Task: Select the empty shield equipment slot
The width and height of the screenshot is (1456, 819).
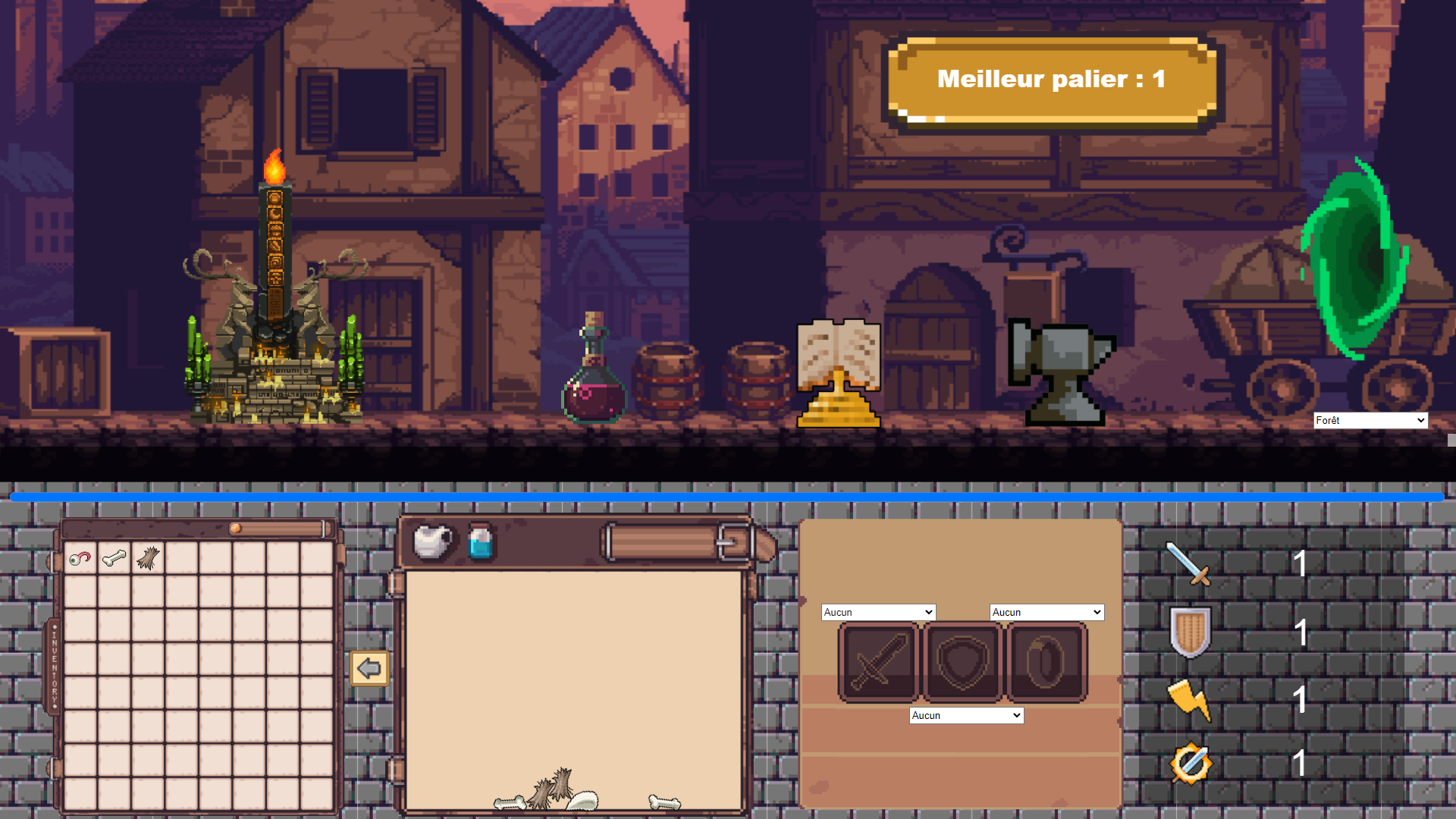Action: (962, 662)
